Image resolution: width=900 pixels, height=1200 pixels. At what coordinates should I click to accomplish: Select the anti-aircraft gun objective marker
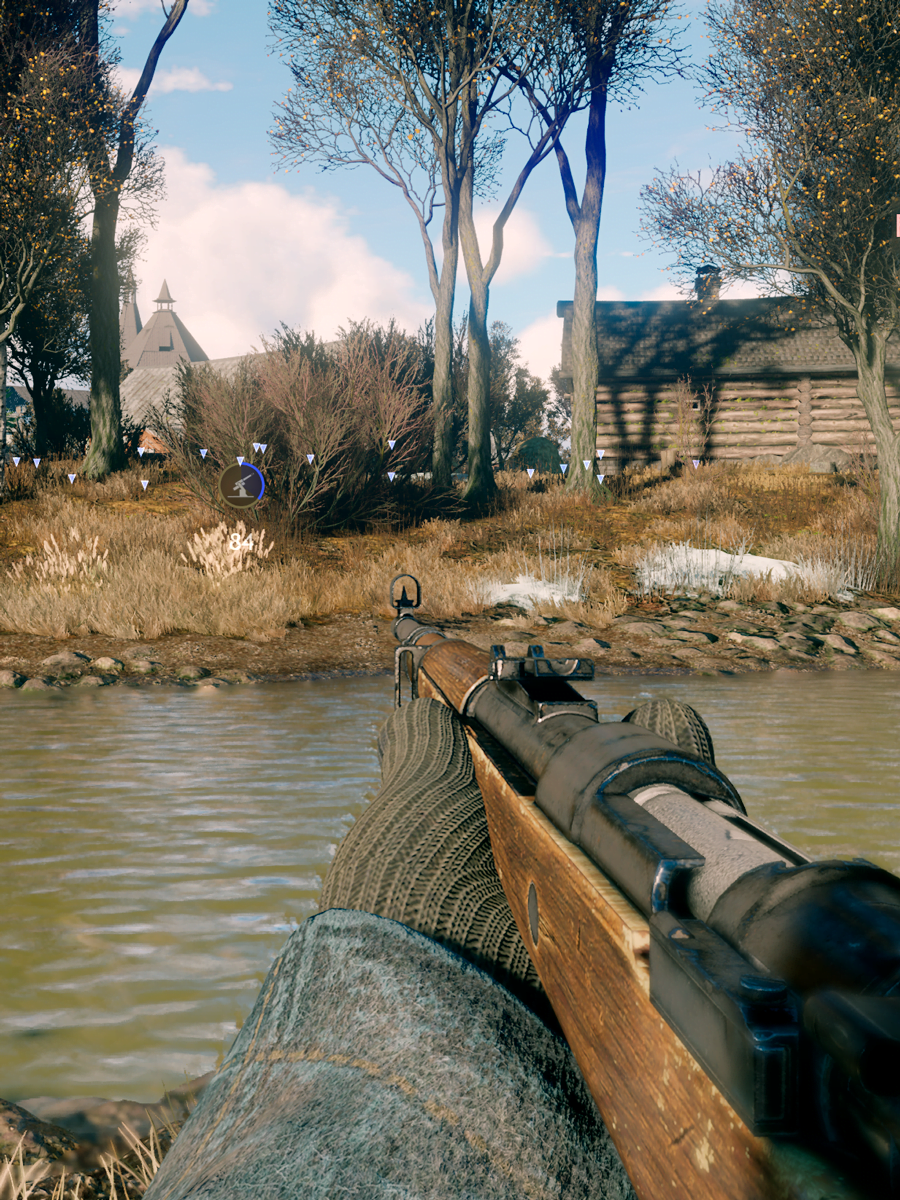241,485
